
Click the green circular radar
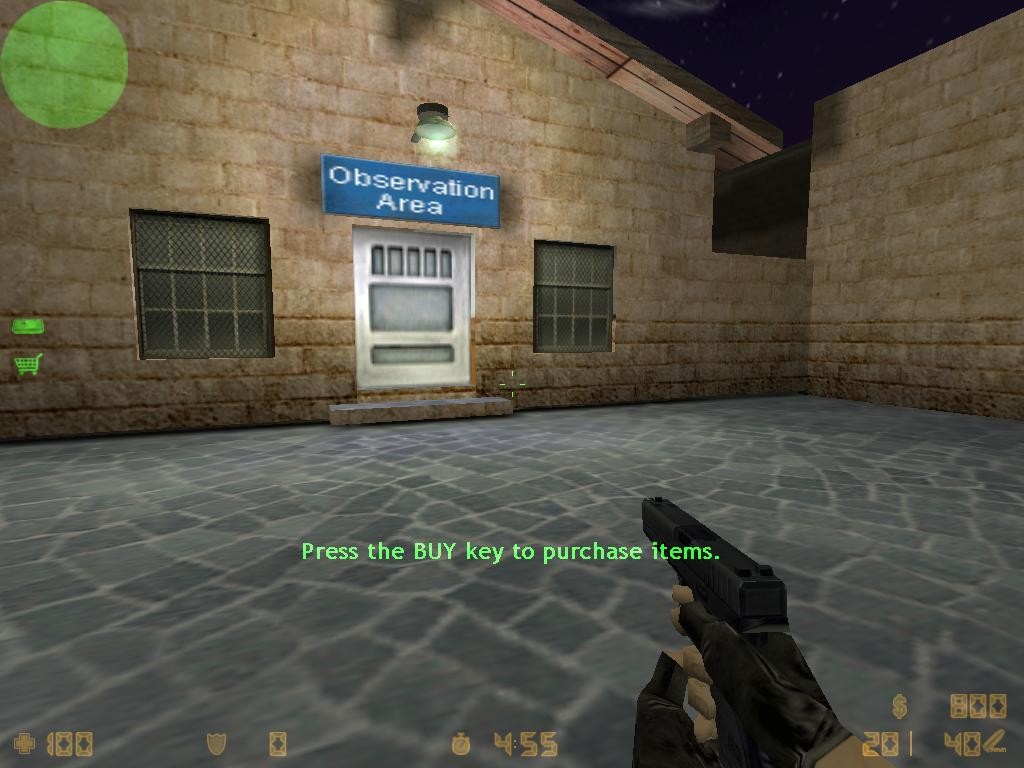click(64, 64)
